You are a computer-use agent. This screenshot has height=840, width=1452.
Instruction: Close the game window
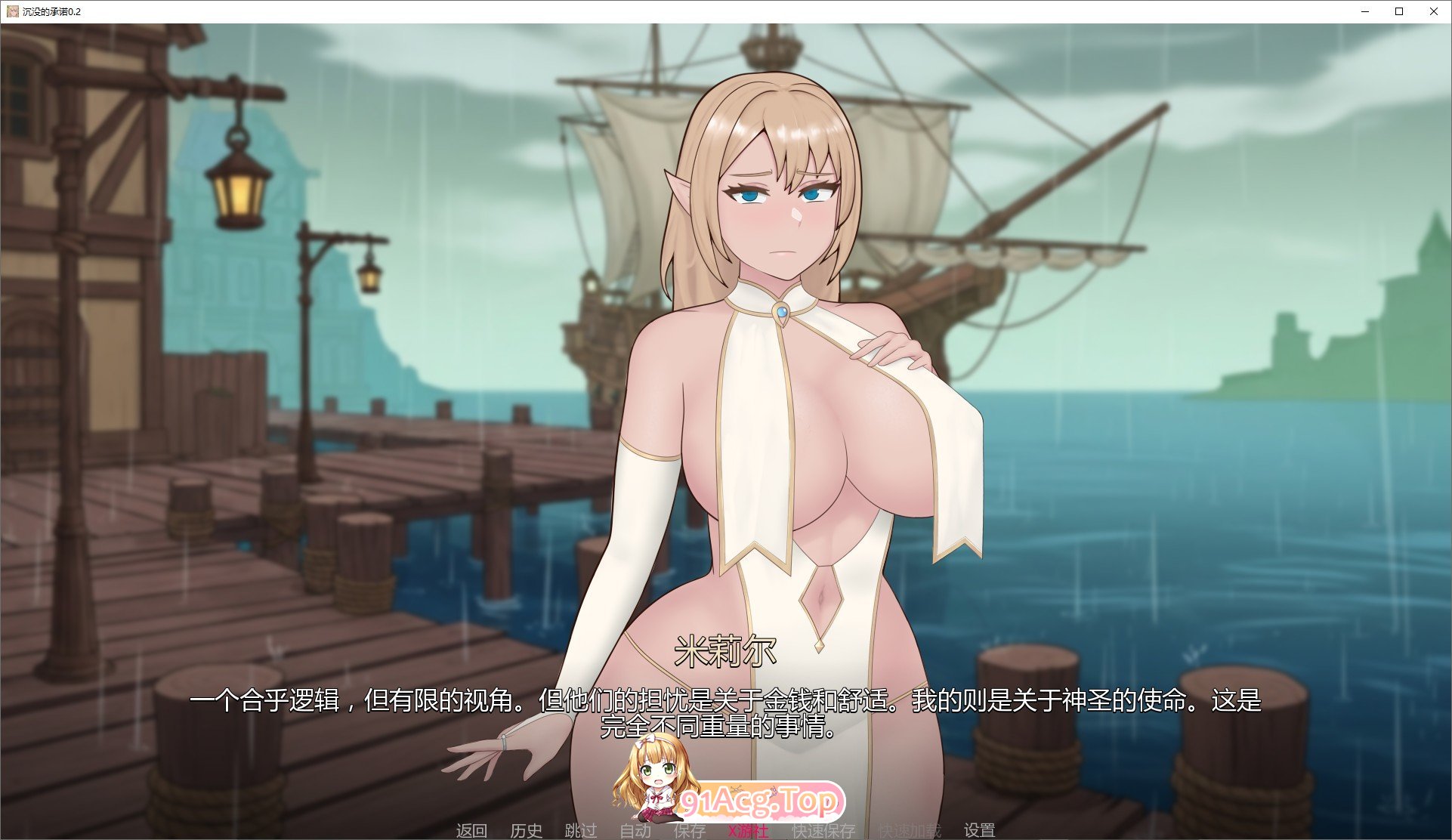tap(1433, 11)
